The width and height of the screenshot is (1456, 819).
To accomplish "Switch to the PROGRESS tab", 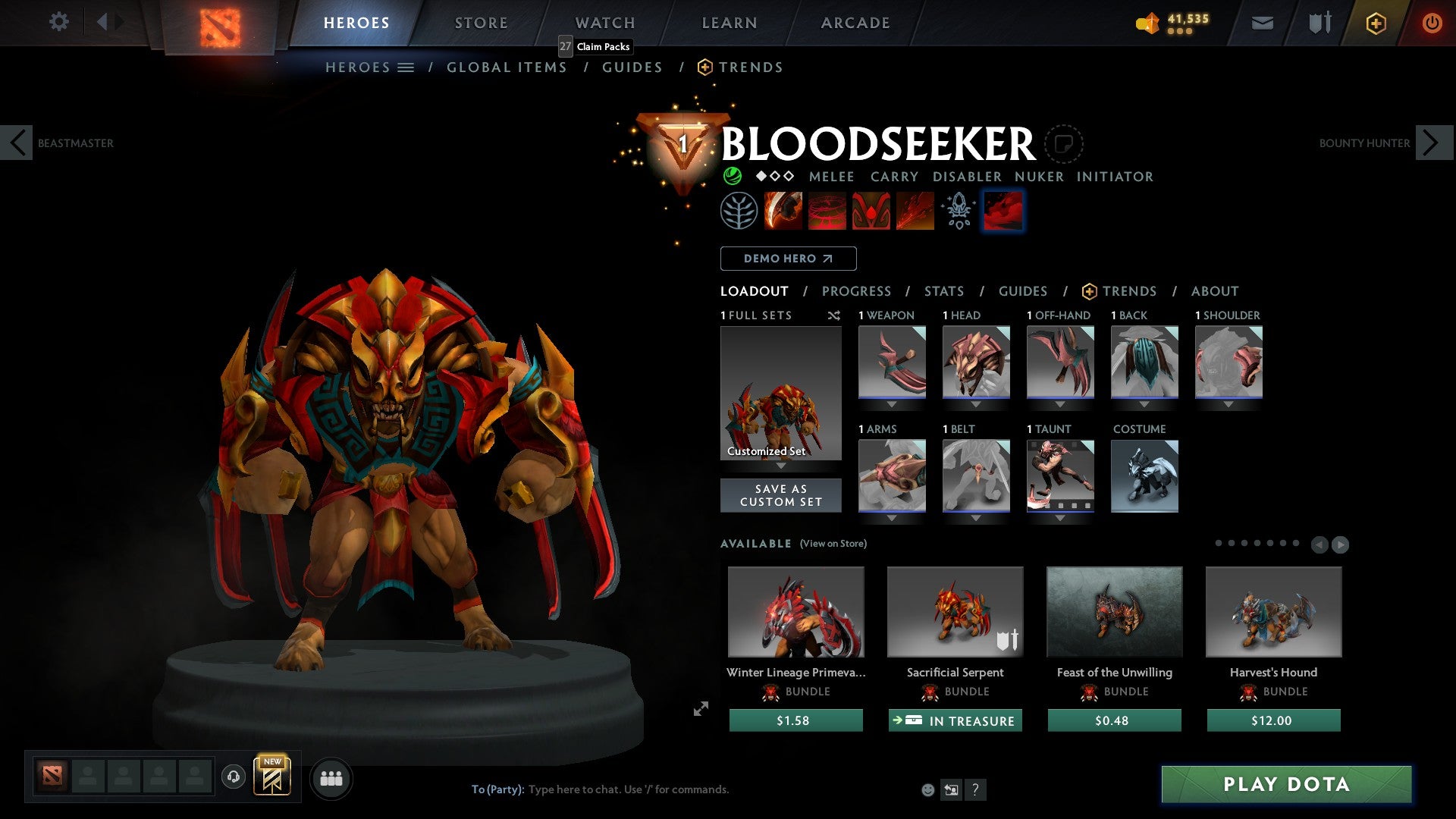I will point(857,291).
